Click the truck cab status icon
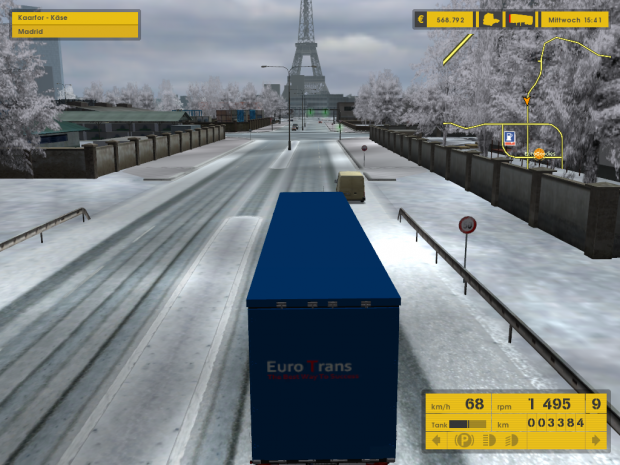The image size is (620, 465). (x=491, y=19)
